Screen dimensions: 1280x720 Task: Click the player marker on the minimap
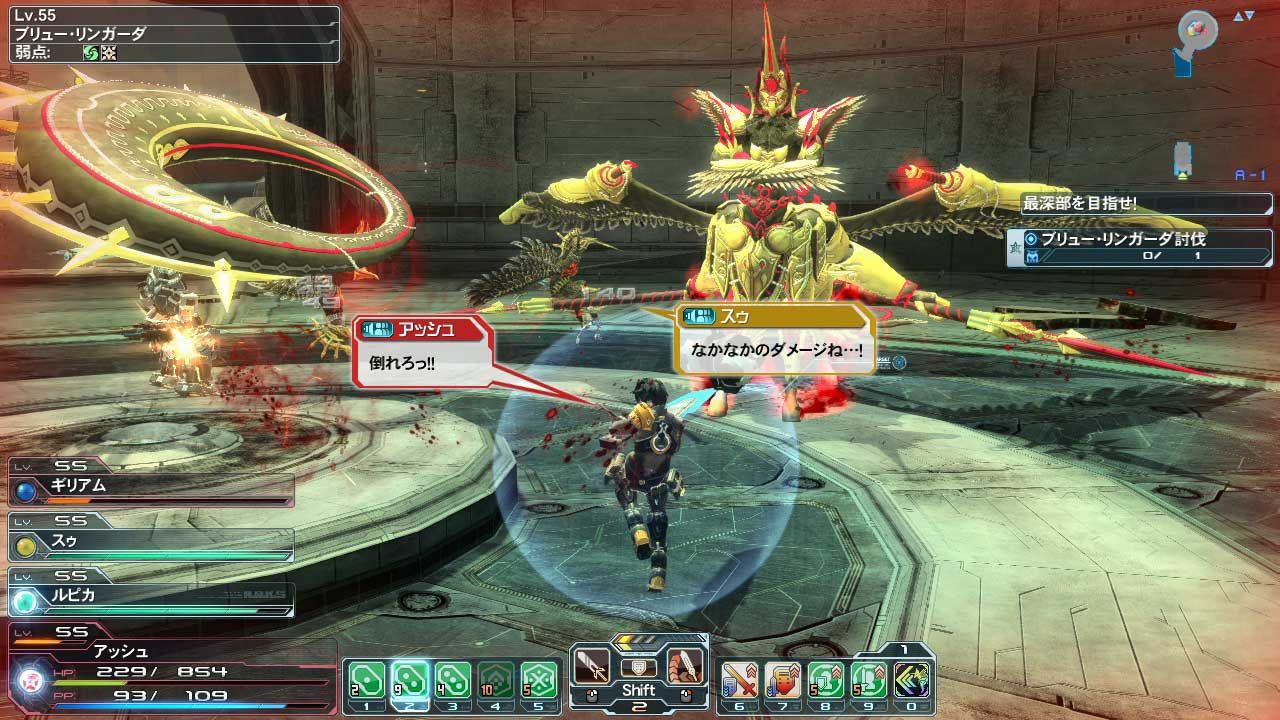1195,30
